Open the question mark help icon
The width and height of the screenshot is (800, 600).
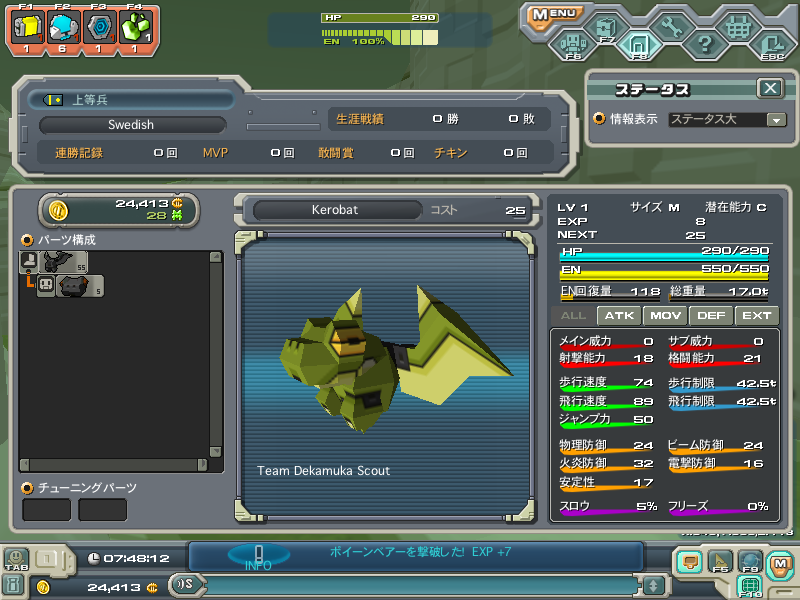(704, 44)
